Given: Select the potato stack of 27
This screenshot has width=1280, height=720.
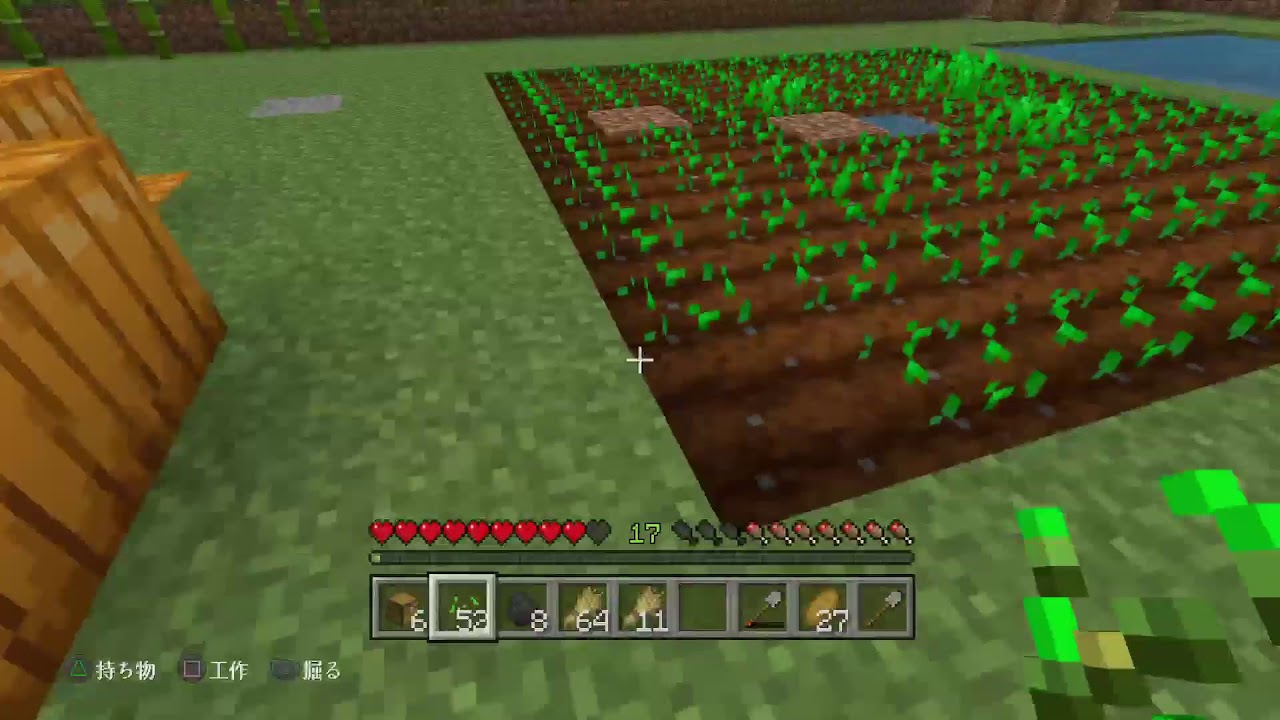Looking at the screenshot, I should coord(822,605).
